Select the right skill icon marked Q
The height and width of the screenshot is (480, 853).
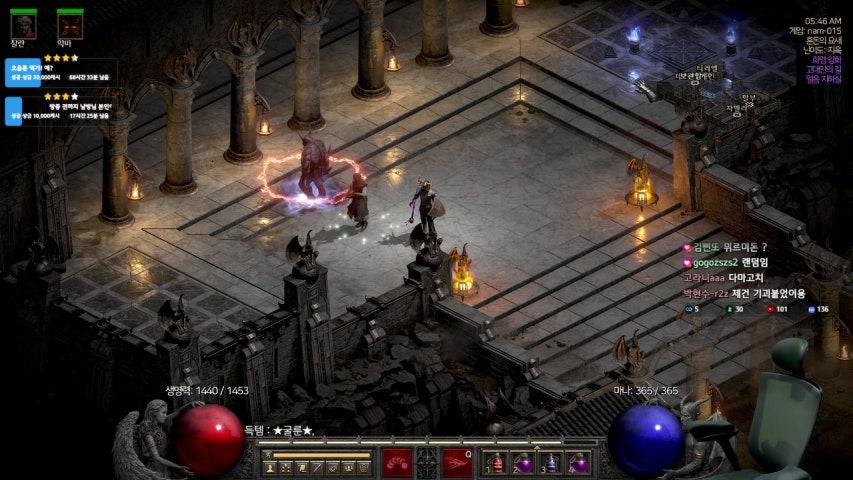click(x=457, y=462)
